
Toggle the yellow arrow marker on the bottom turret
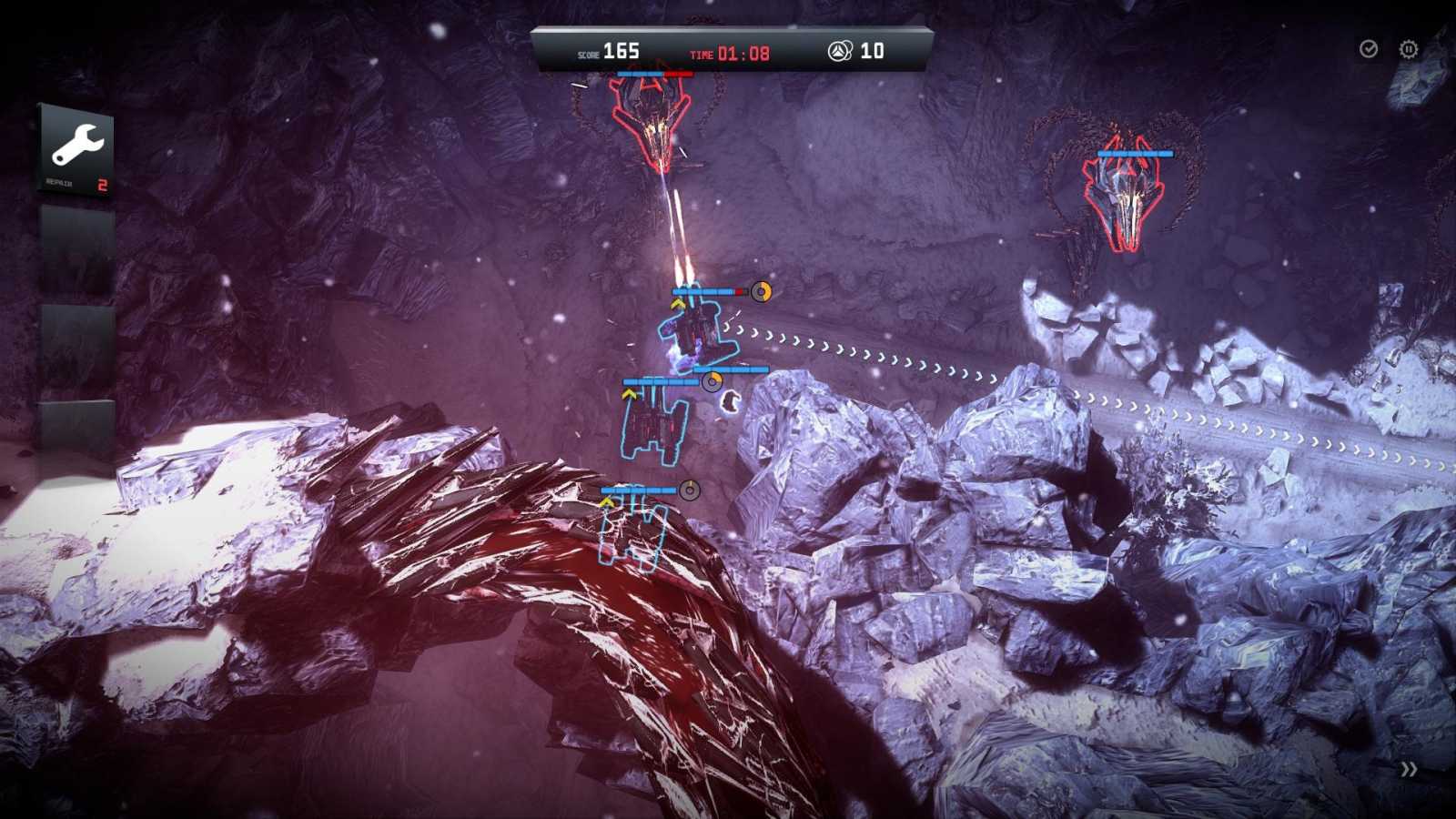606,500
